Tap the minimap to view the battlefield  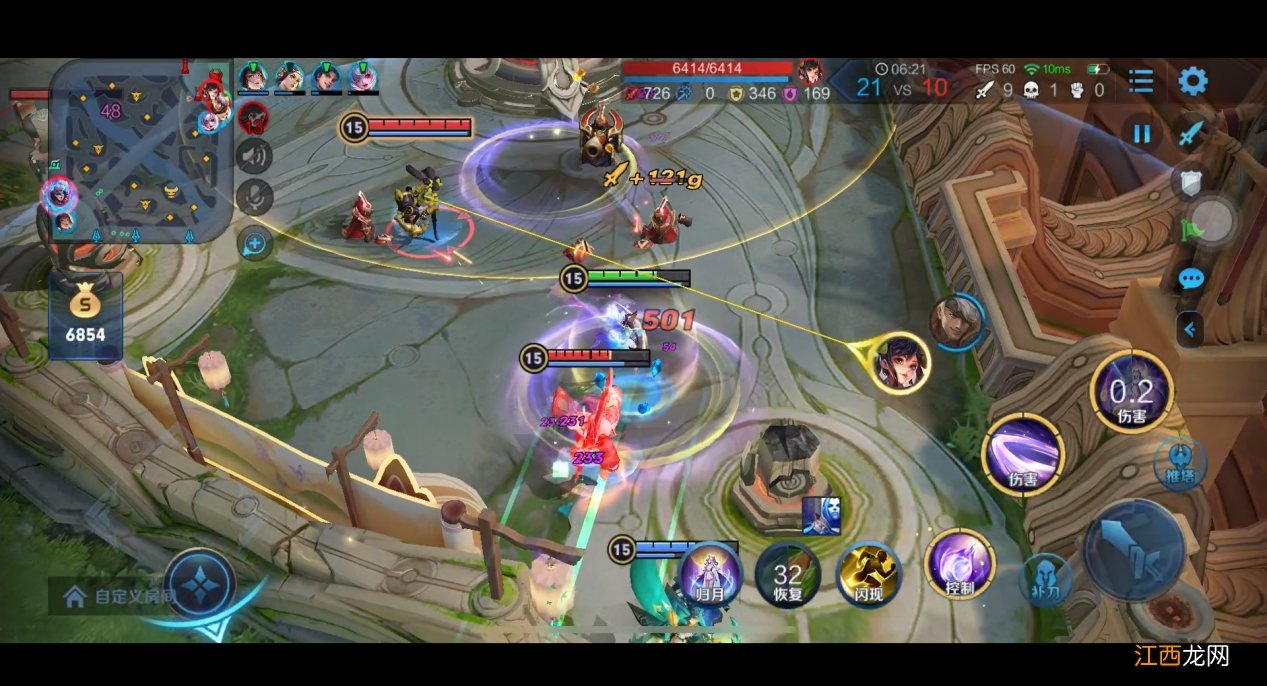coord(140,150)
